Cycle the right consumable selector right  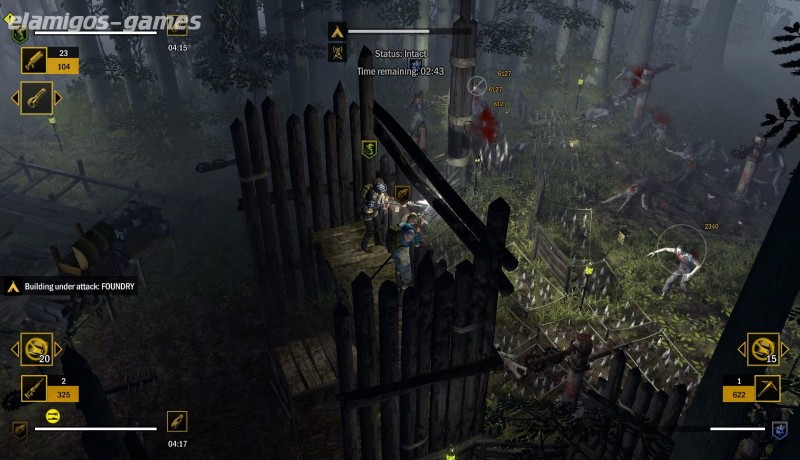pyautogui.click(x=786, y=349)
